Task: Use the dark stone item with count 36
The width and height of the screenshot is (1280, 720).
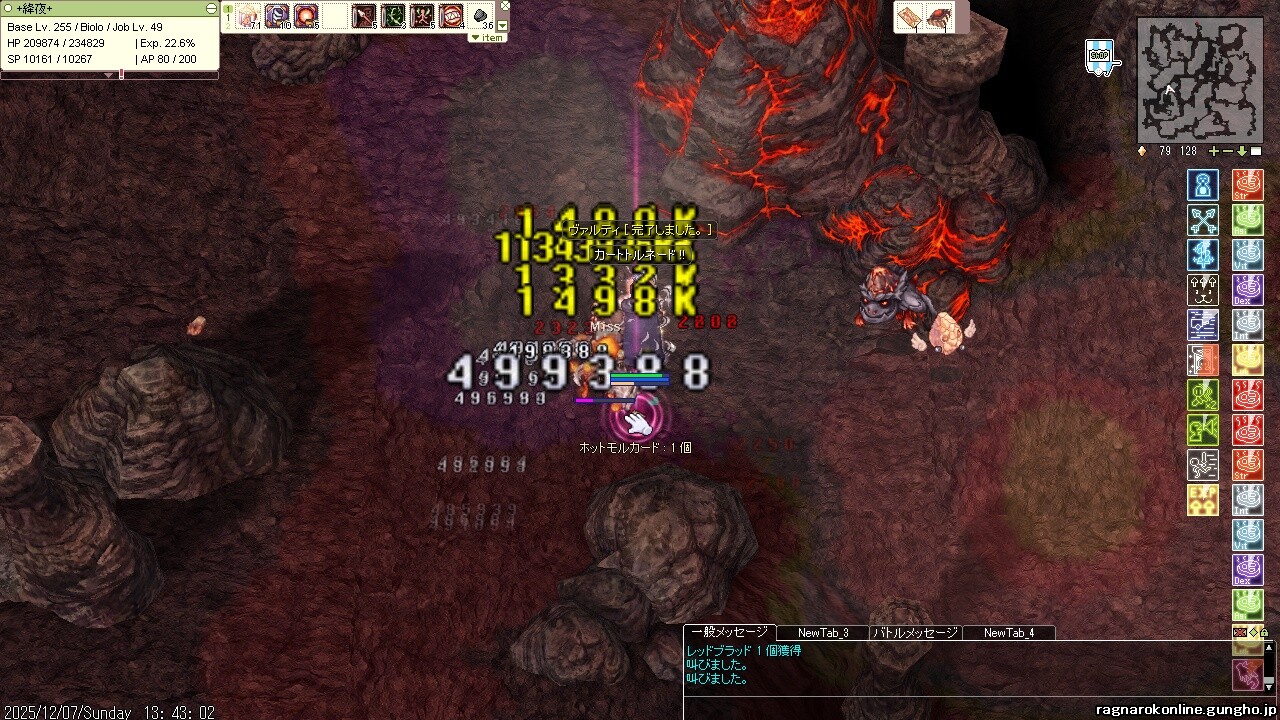Action: (481, 16)
